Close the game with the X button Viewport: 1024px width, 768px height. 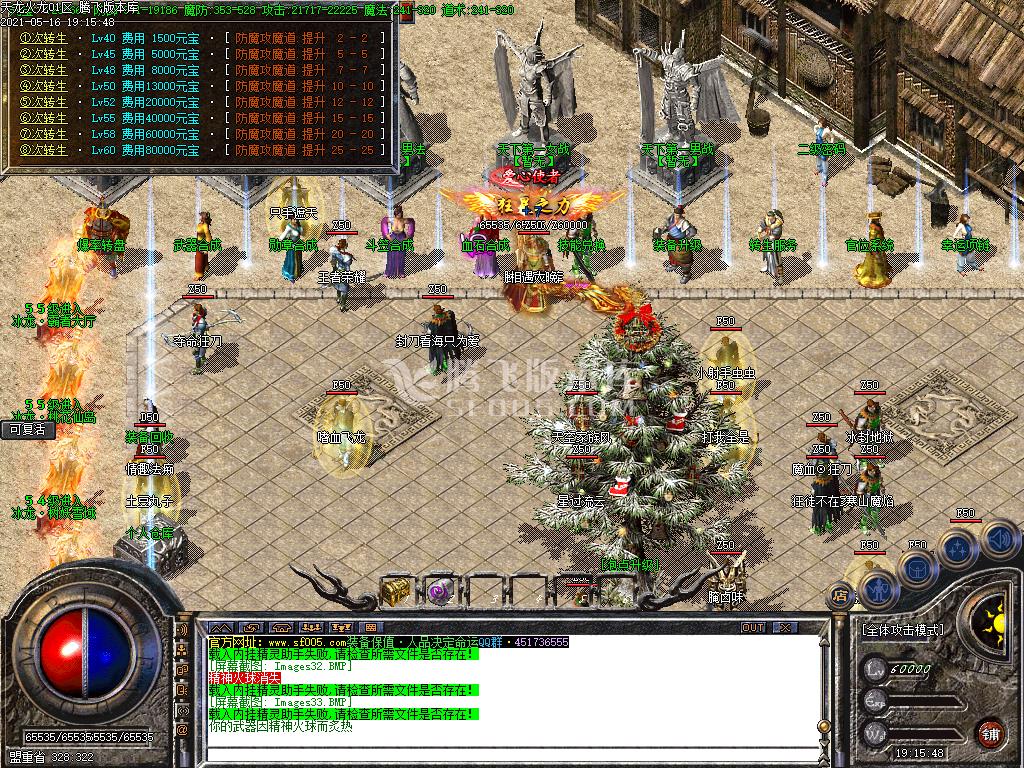[x=786, y=628]
